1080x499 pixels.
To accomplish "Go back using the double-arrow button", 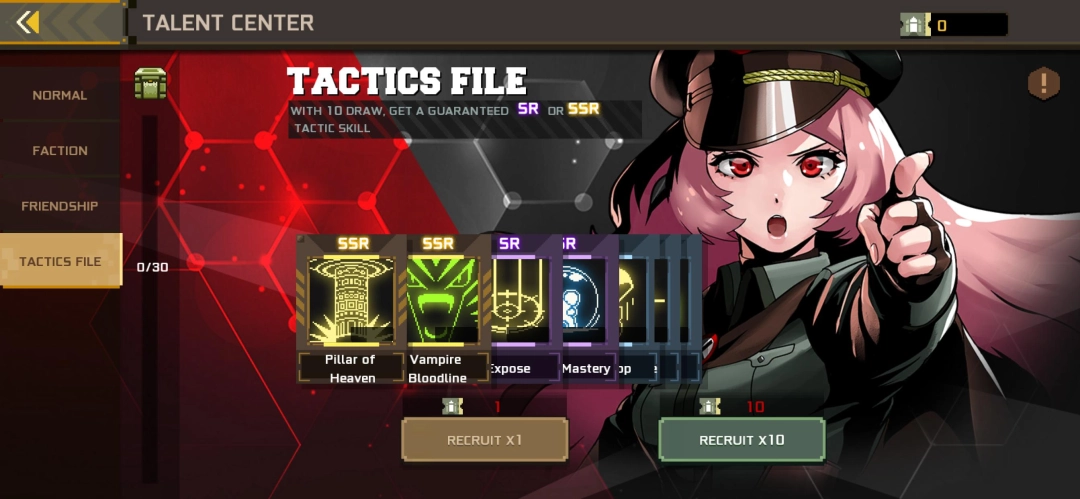I will 29,22.
